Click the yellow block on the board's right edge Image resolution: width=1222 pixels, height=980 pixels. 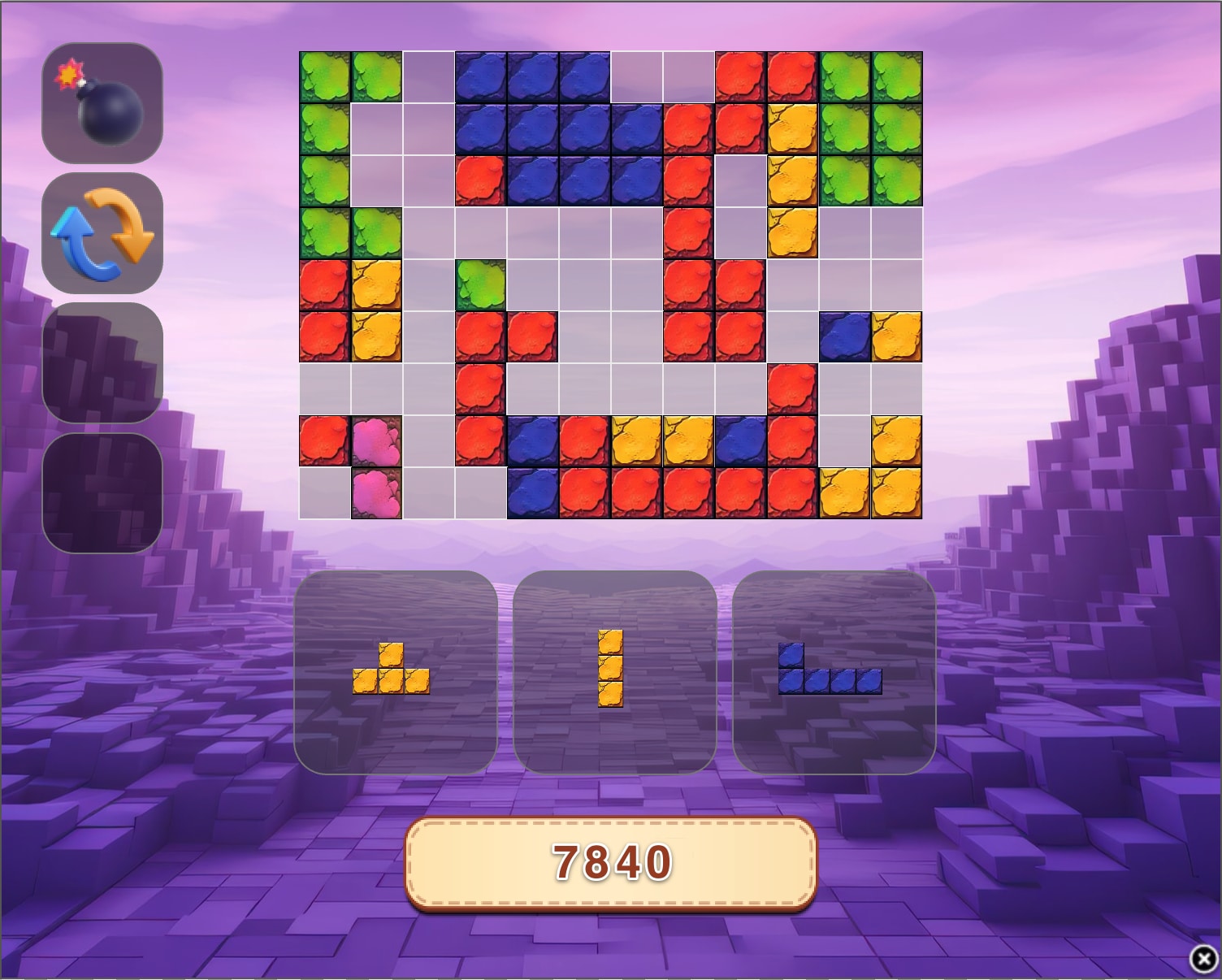[x=898, y=337]
